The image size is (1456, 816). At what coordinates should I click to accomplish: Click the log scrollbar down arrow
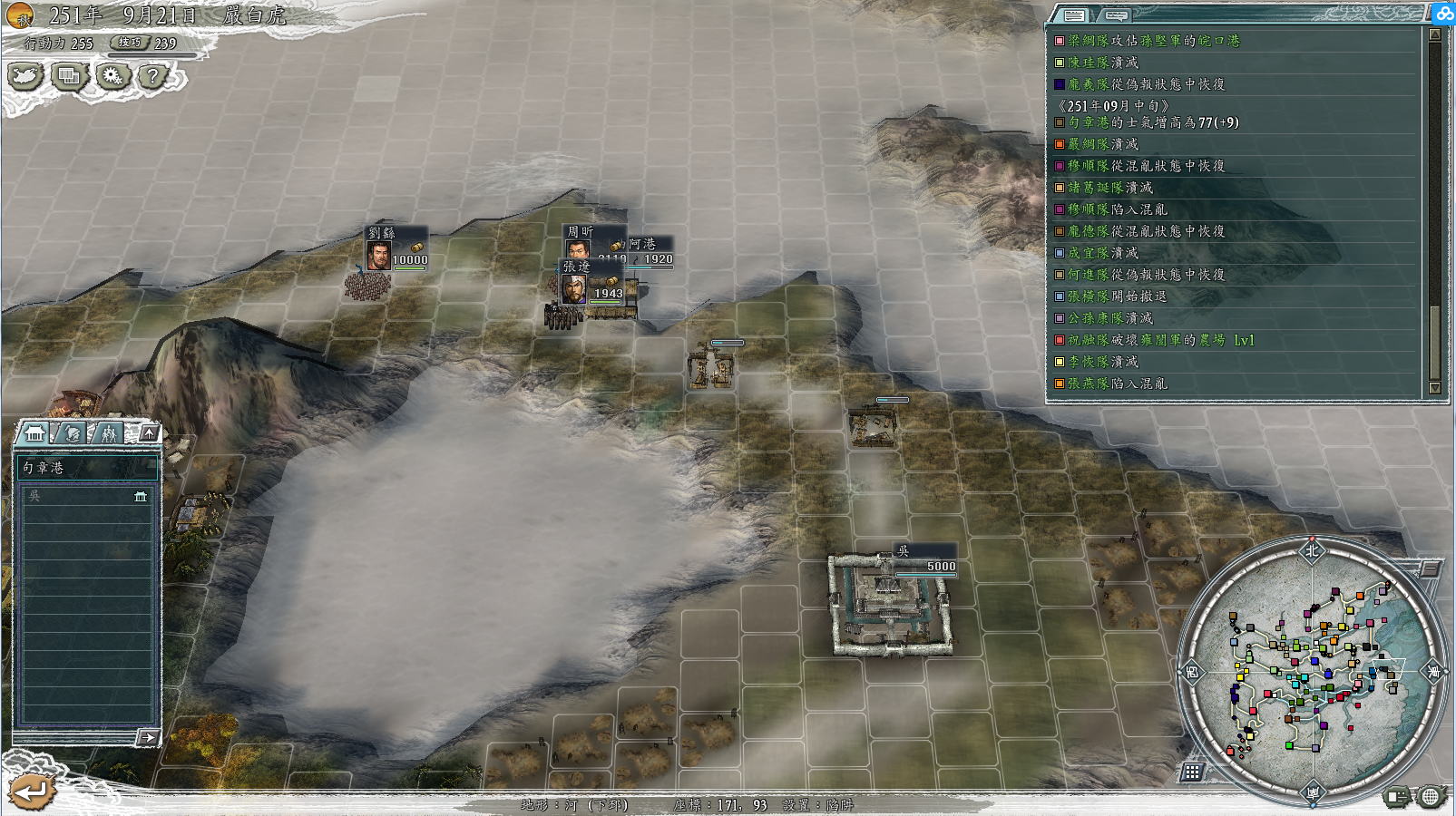point(1434,387)
